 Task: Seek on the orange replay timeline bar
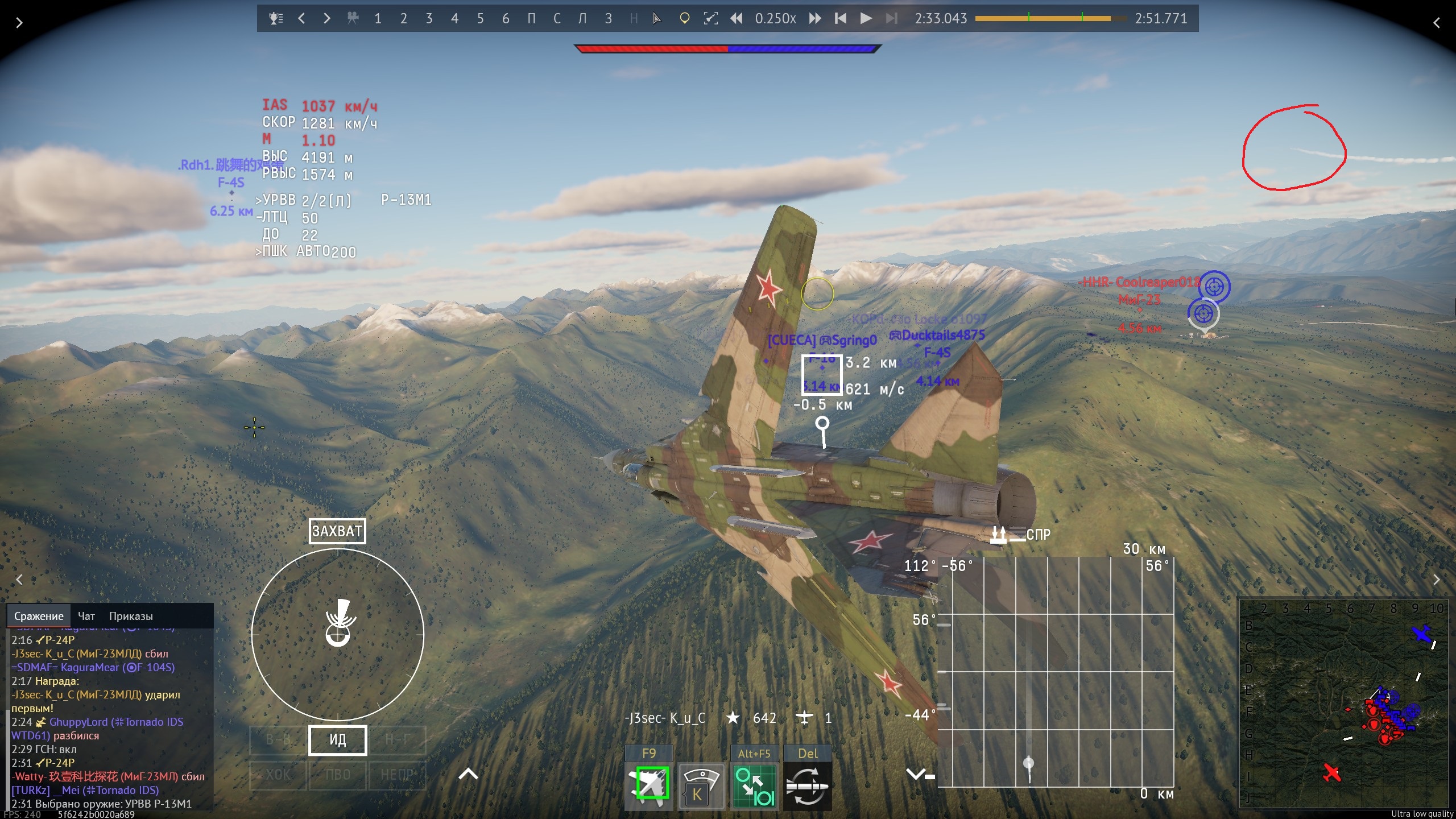1042,19
